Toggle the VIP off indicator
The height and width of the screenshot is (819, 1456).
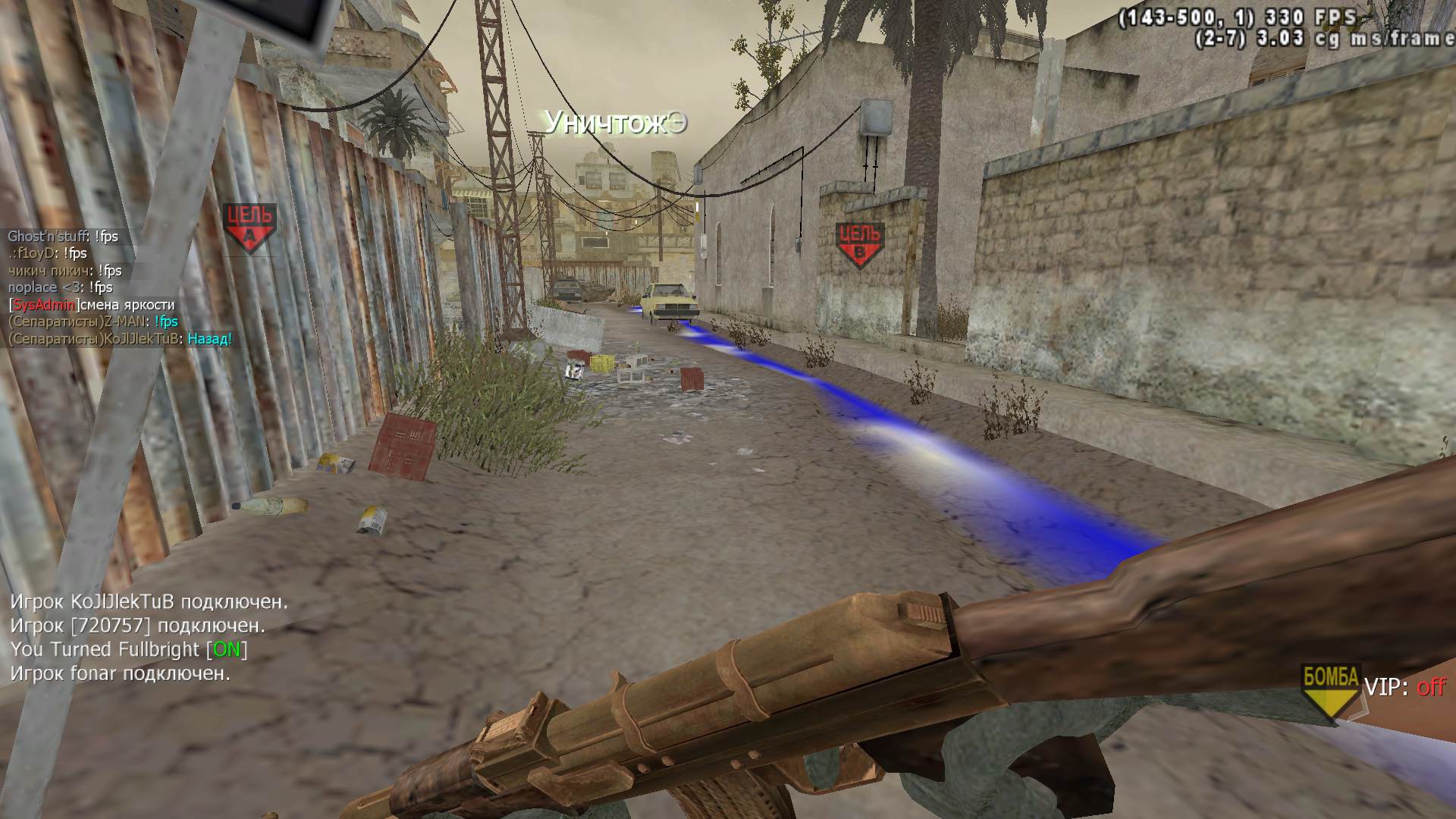click(1405, 688)
